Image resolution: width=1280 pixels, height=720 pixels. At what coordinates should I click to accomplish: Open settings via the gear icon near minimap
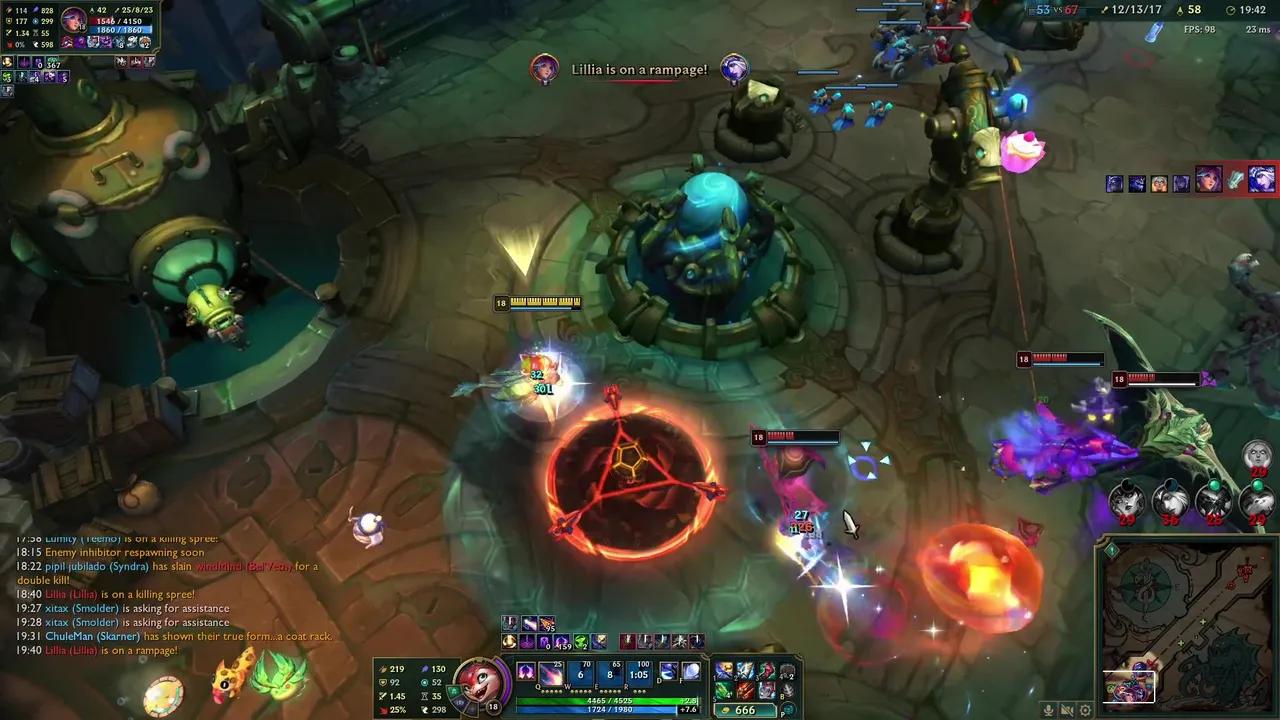(1085, 710)
